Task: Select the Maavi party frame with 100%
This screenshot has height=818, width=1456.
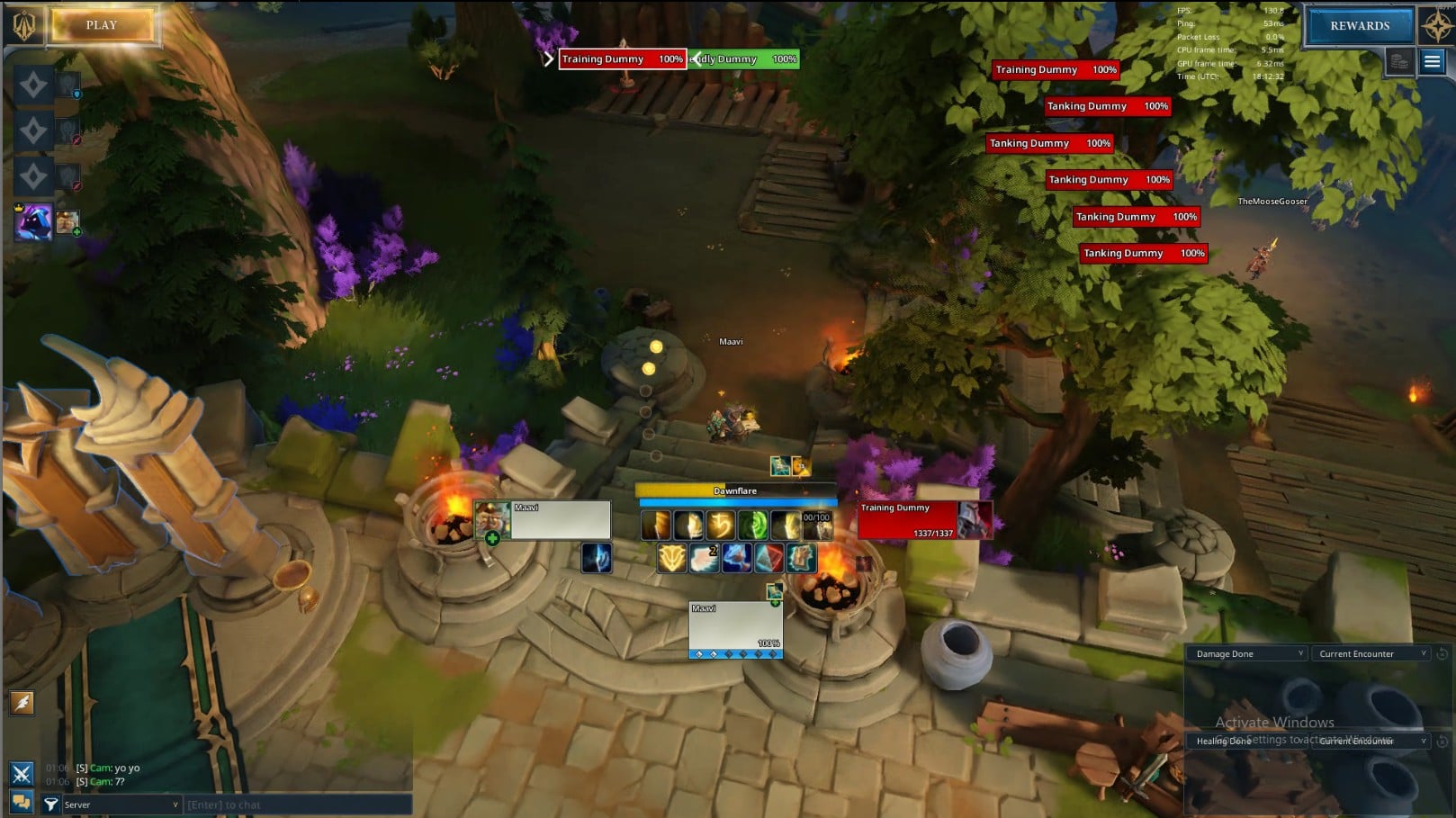Action: pos(735,629)
